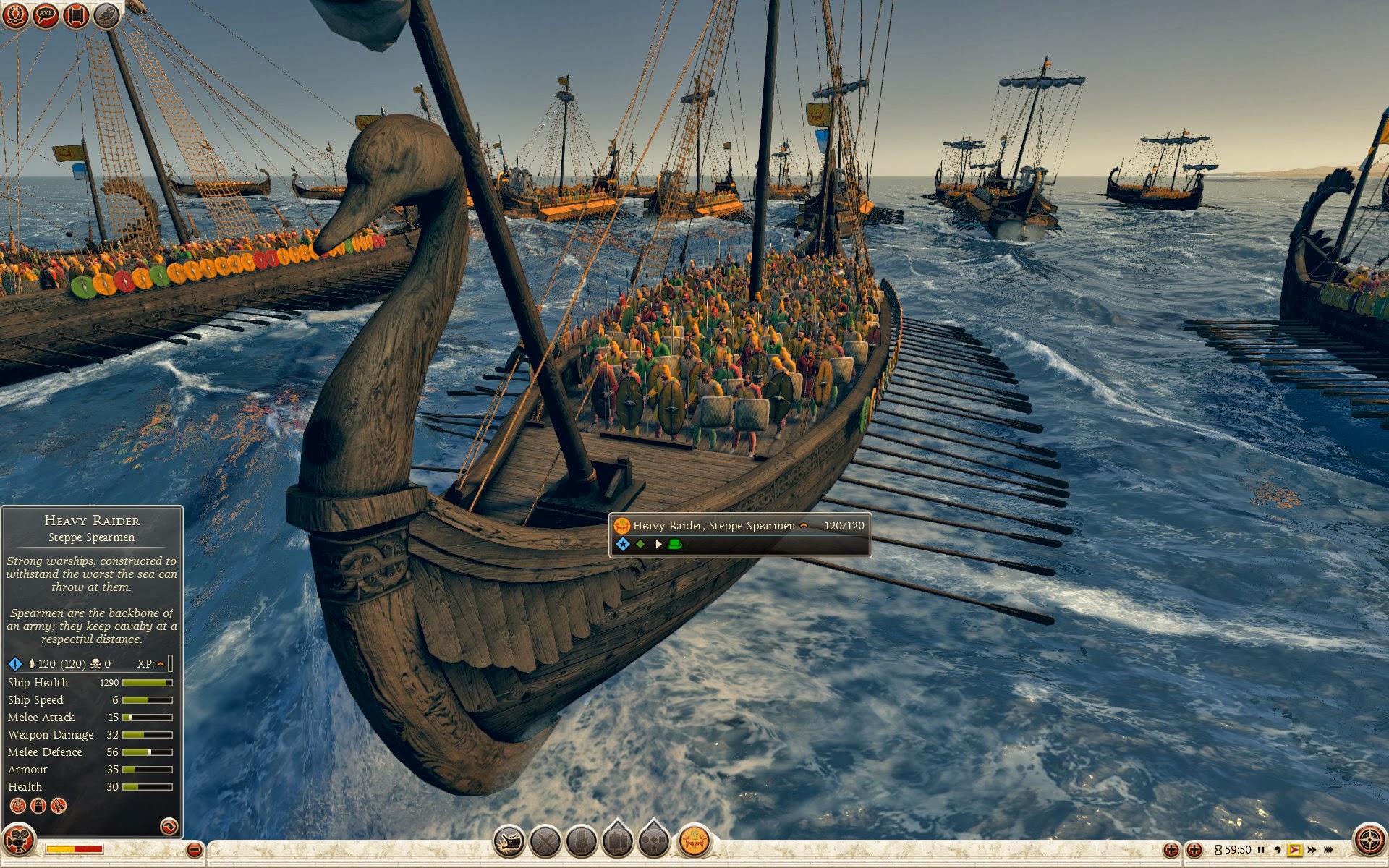Pause the battle
Viewport: 1389px width, 868px height.
1261,850
